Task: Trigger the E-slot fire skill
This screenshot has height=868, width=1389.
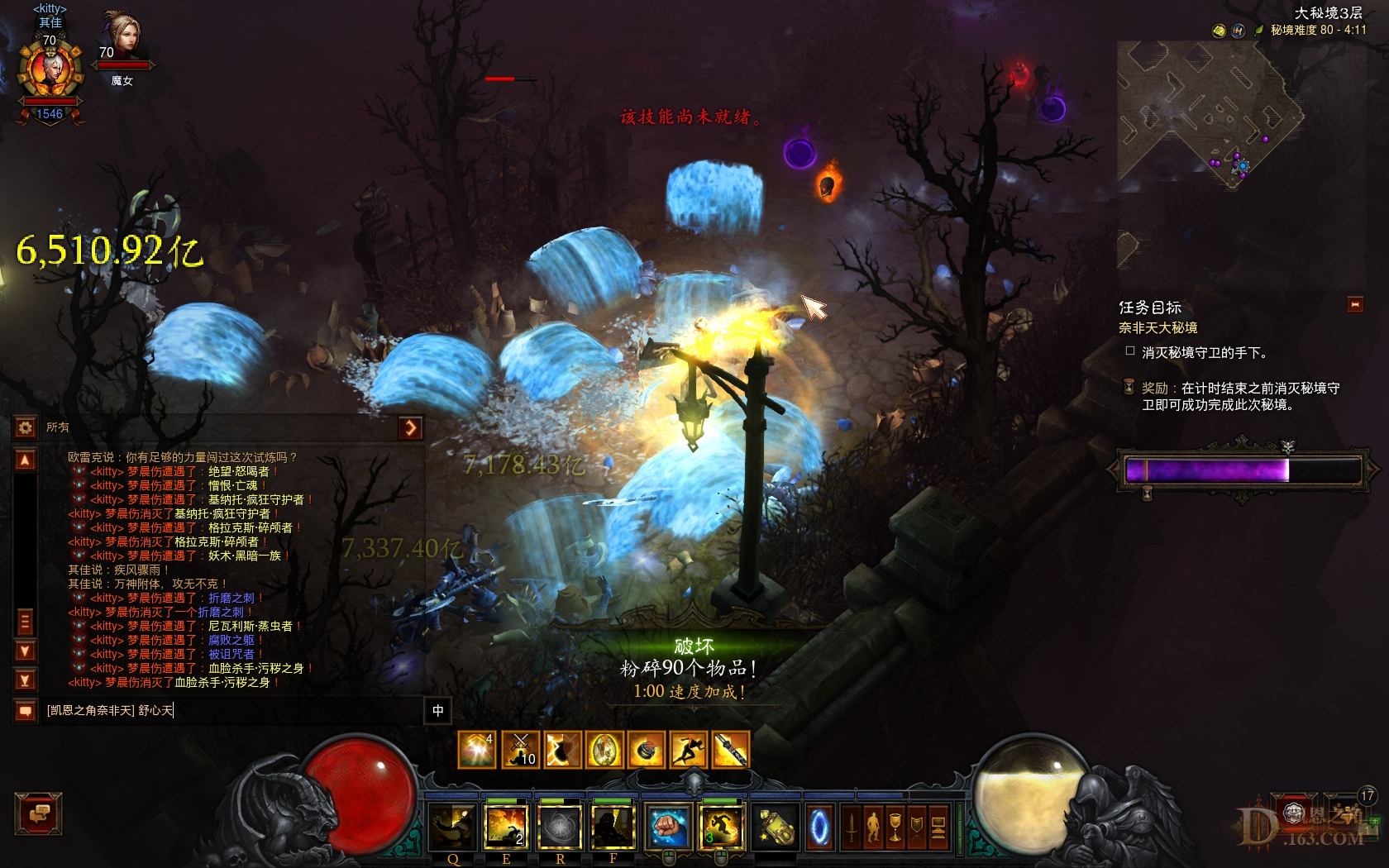Action: pos(506,827)
